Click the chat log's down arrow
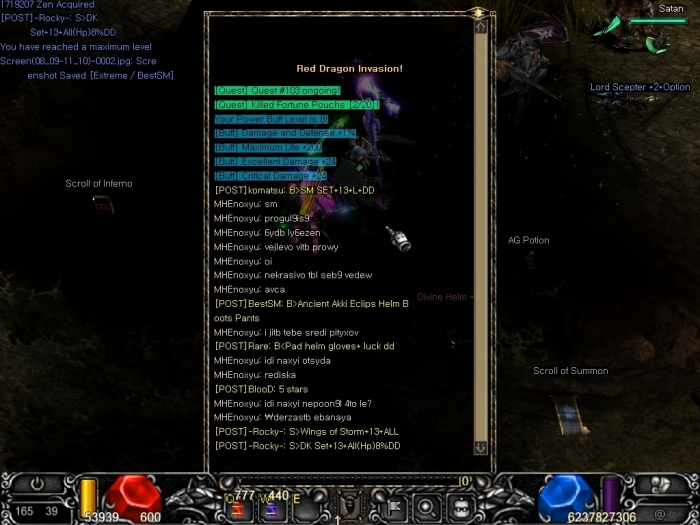700x525 pixels. click(481, 448)
